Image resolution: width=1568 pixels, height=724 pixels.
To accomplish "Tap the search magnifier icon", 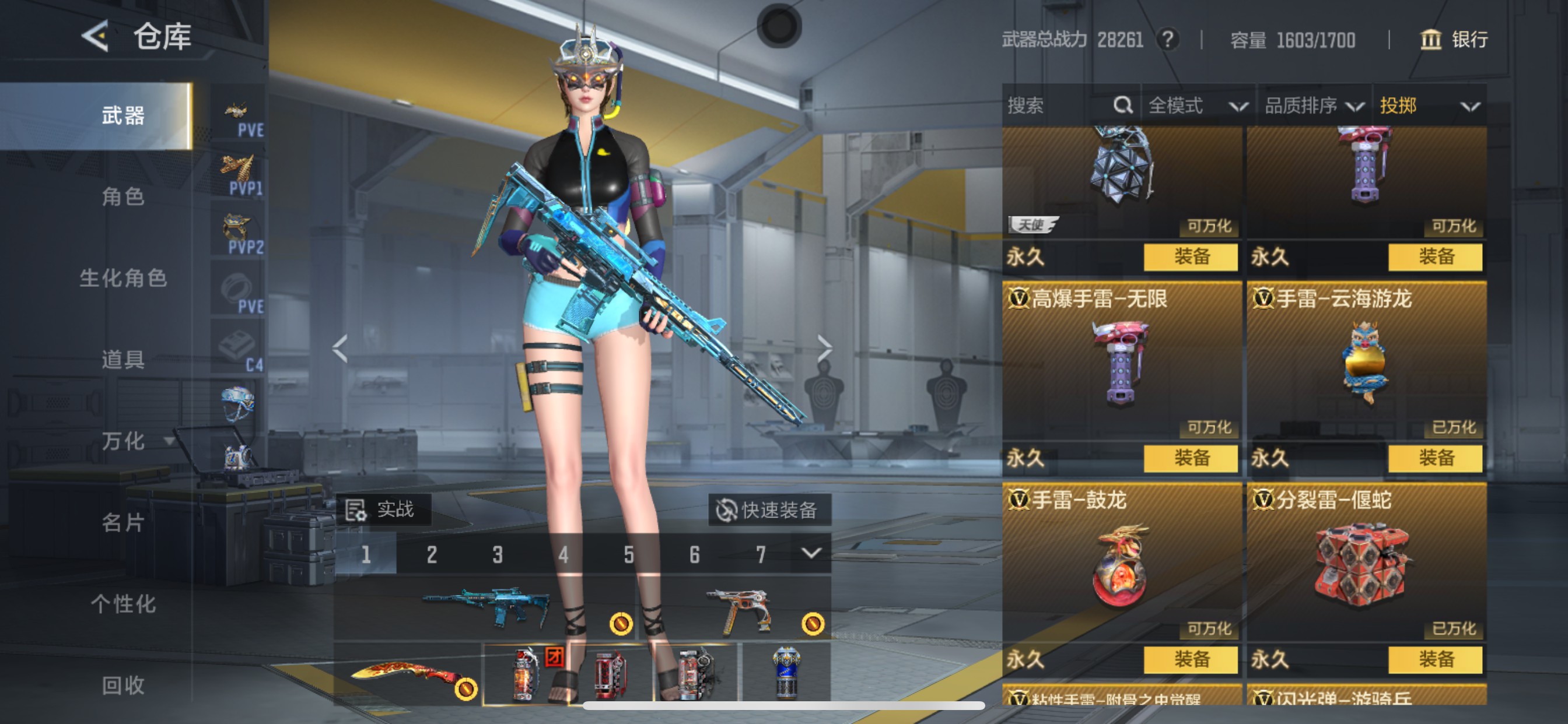I will 1122,106.
